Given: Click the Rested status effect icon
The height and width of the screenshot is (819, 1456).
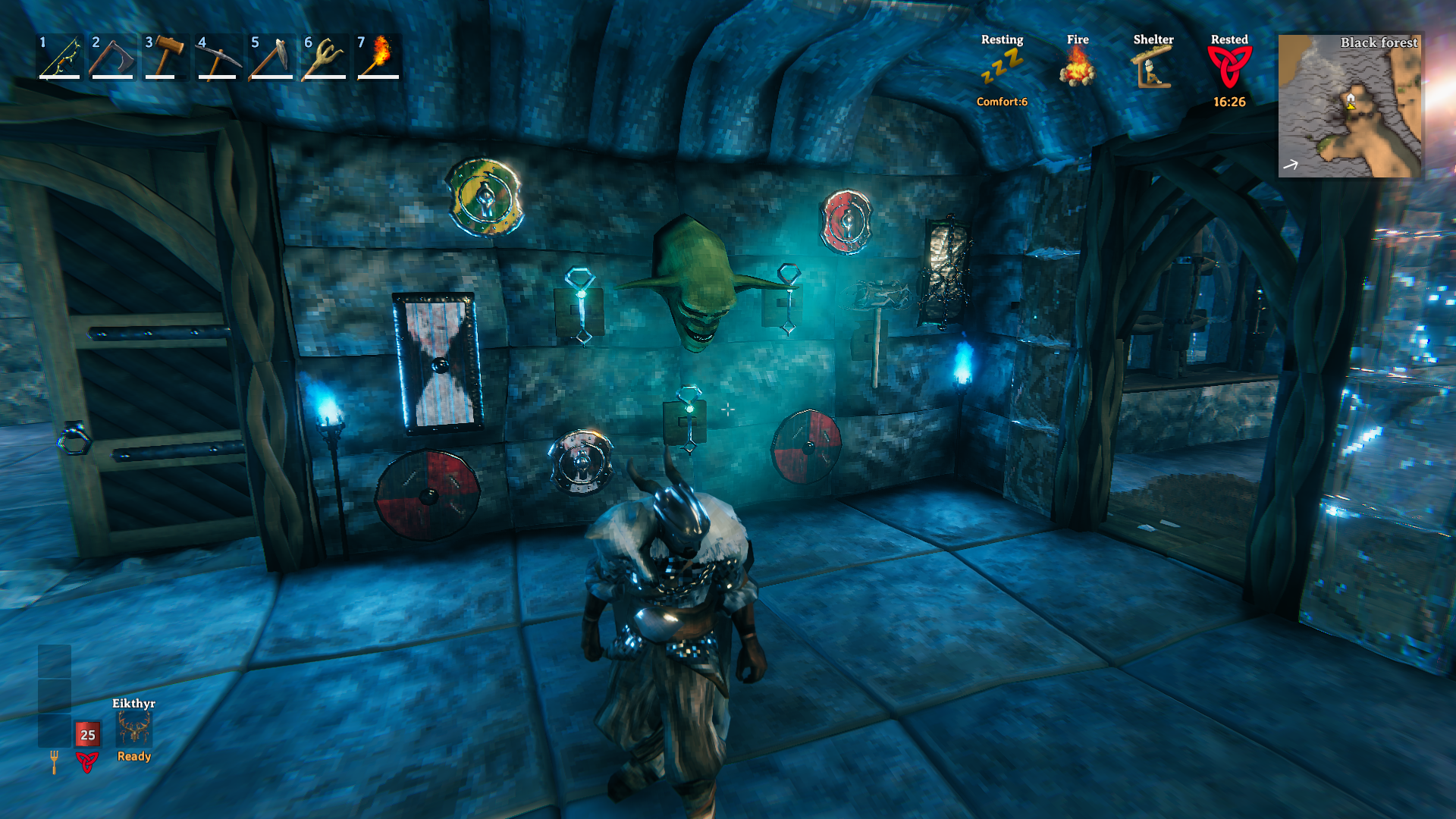Looking at the screenshot, I should coord(1229,67).
